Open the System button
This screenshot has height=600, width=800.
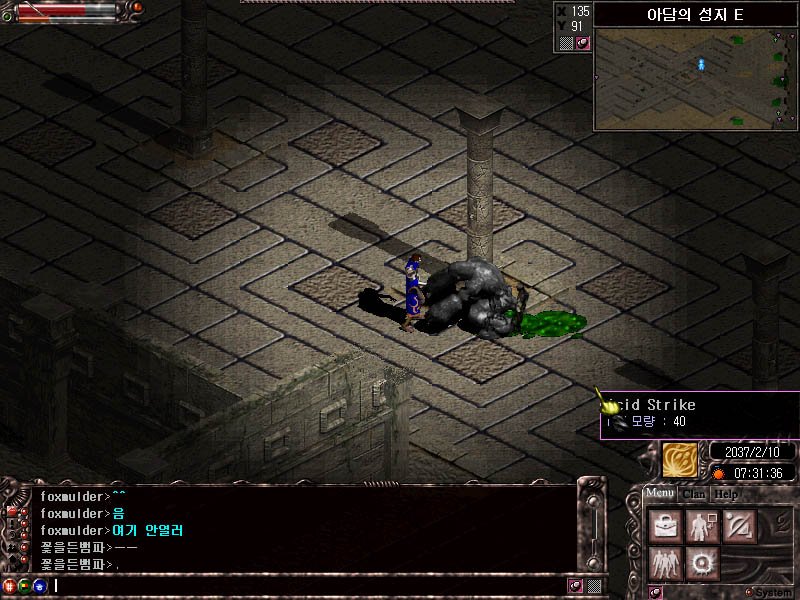(x=772, y=592)
